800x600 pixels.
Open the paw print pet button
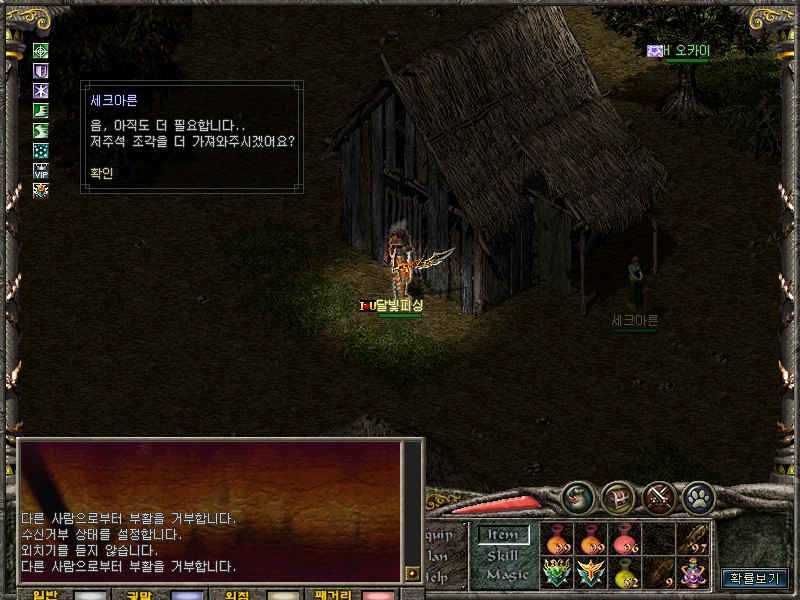[699, 497]
